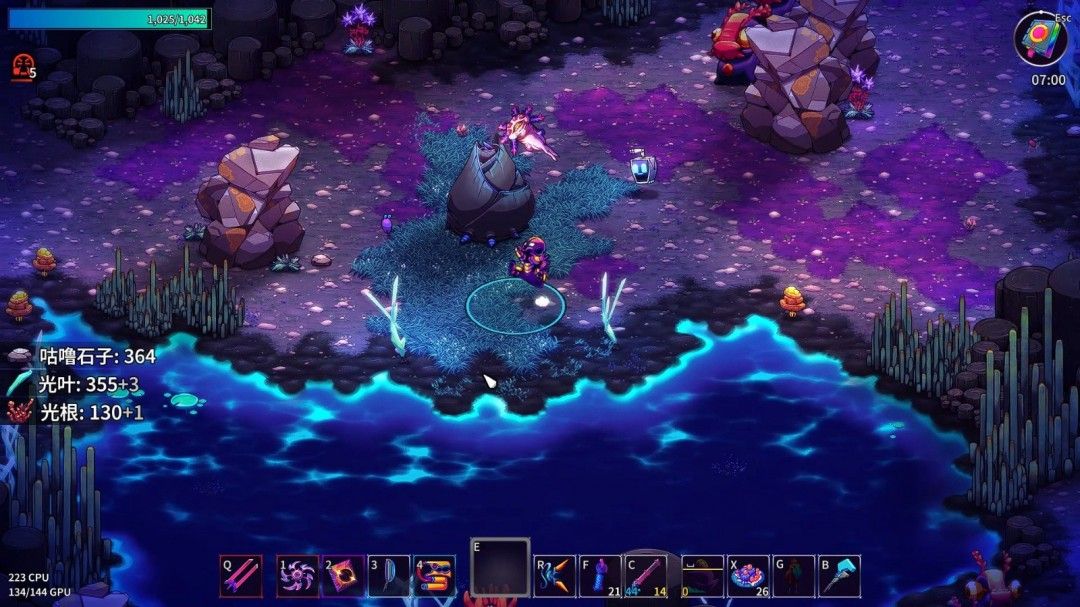Select the character figure in slot G
The image size is (1080, 607).
pyautogui.click(x=794, y=576)
